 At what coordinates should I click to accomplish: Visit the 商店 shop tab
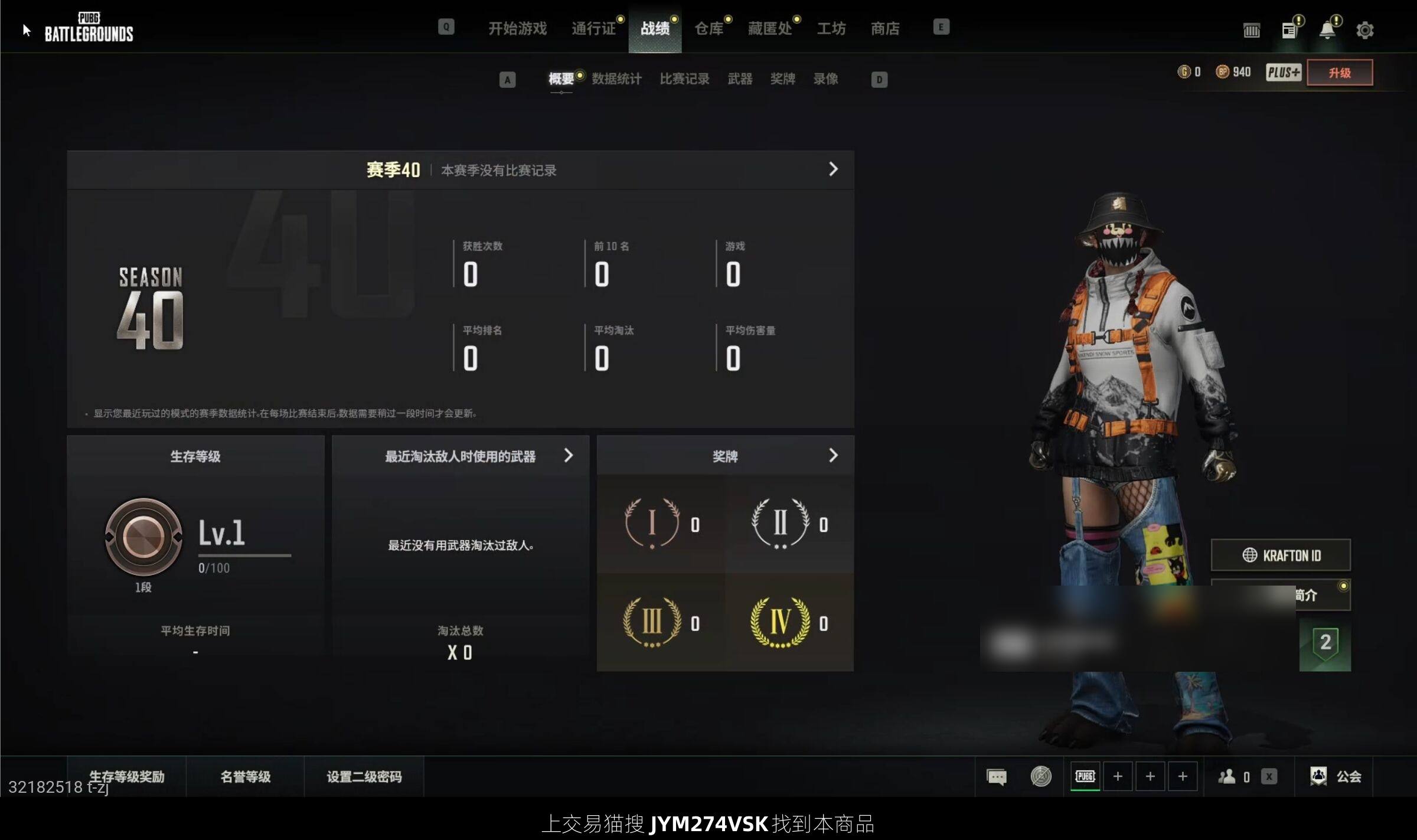click(885, 28)
